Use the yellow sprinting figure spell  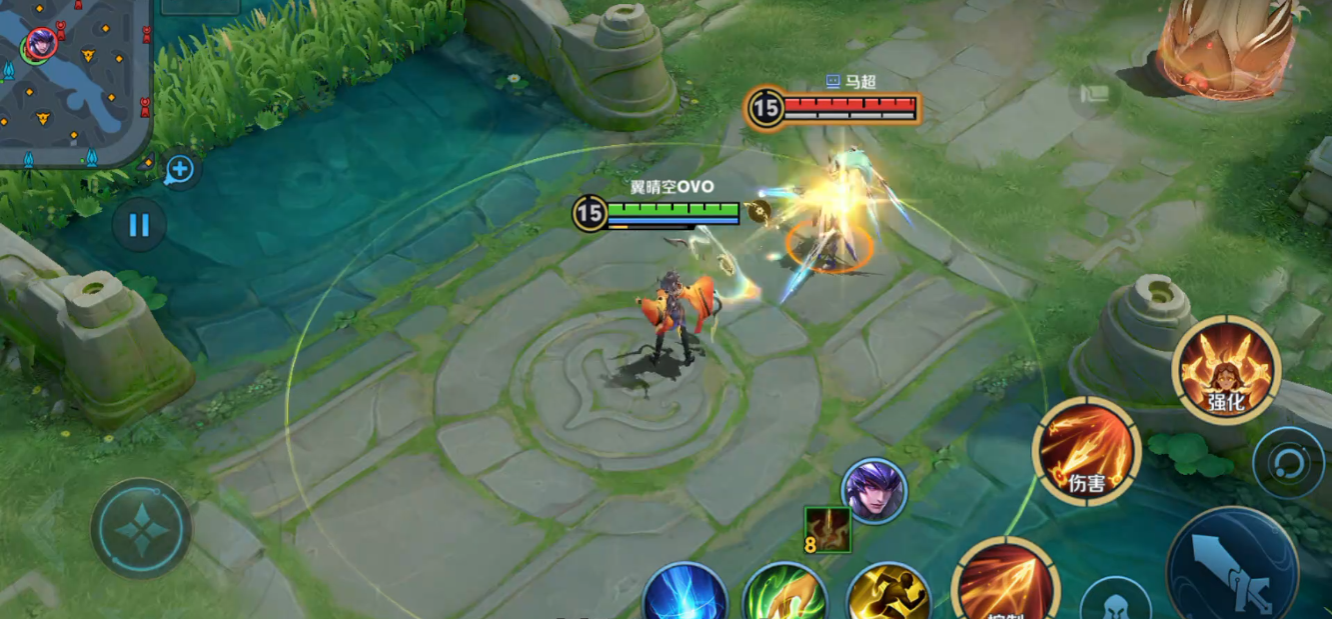coord(889,595)
